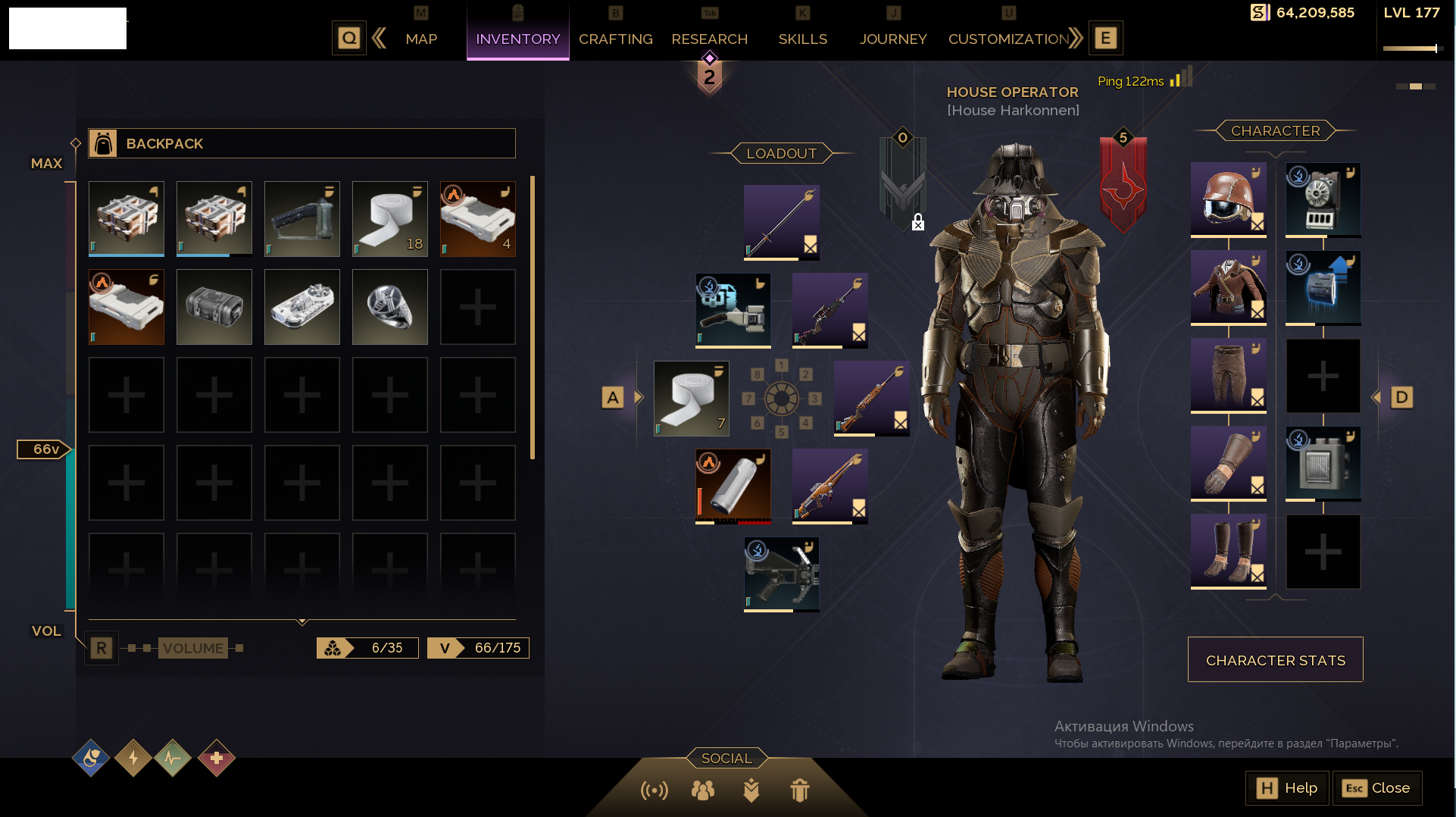Select the equipped brown helmet slot
The image size is (1456, 817).
pyautogui.click(x=1228, y=199)
